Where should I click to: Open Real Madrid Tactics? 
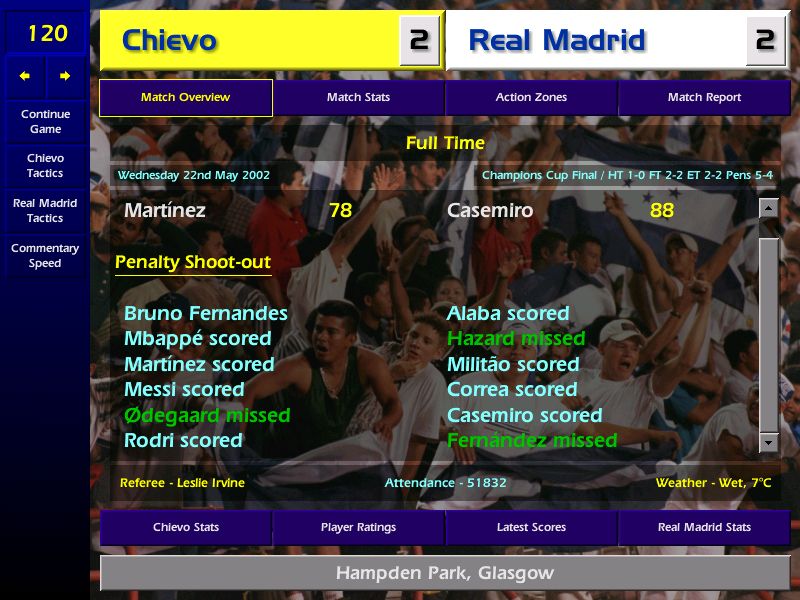[x=45, y=210]
